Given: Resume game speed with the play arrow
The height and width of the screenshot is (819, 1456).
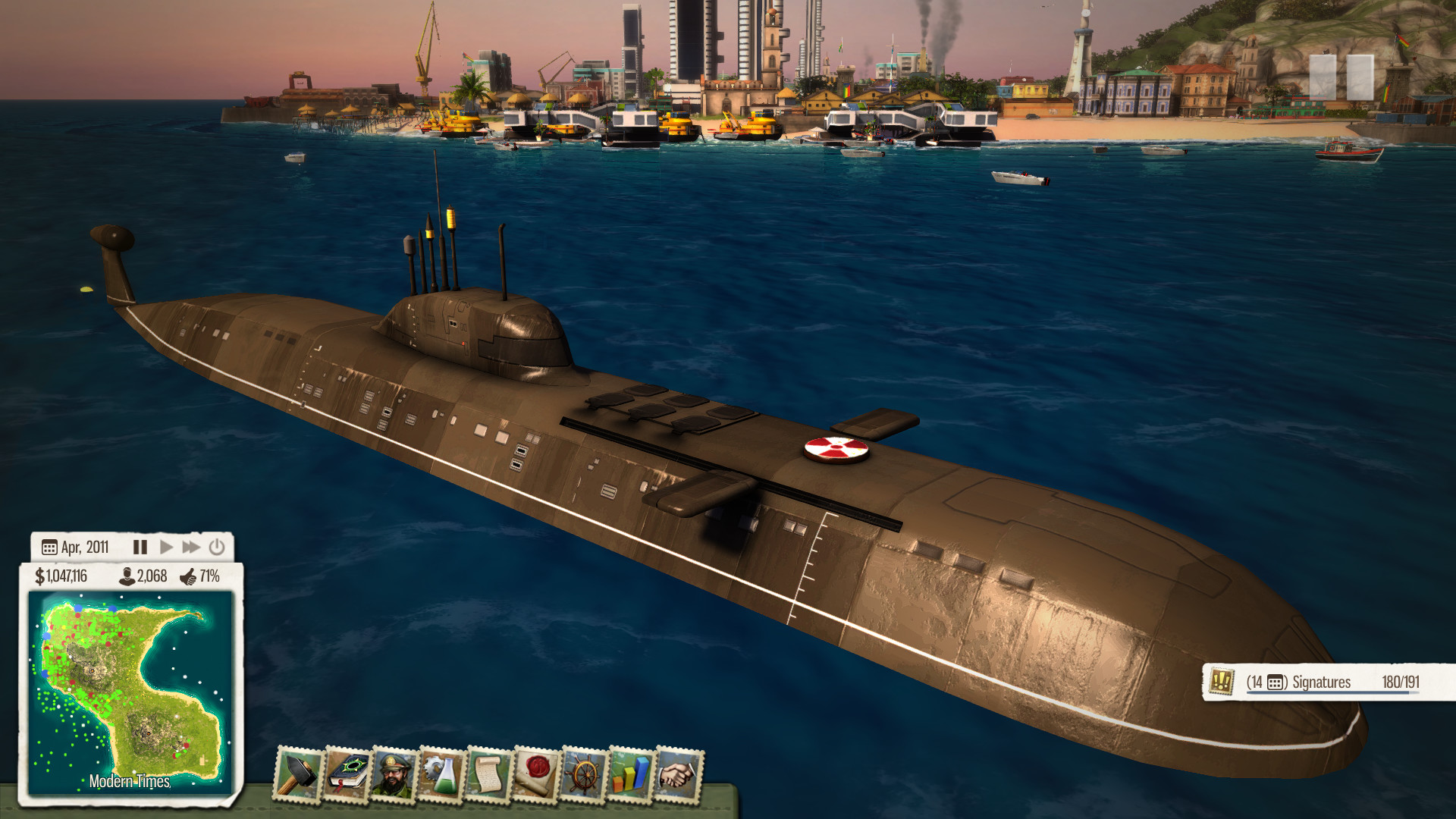Looking at the screenshot, I should click(x=166, y=547).
